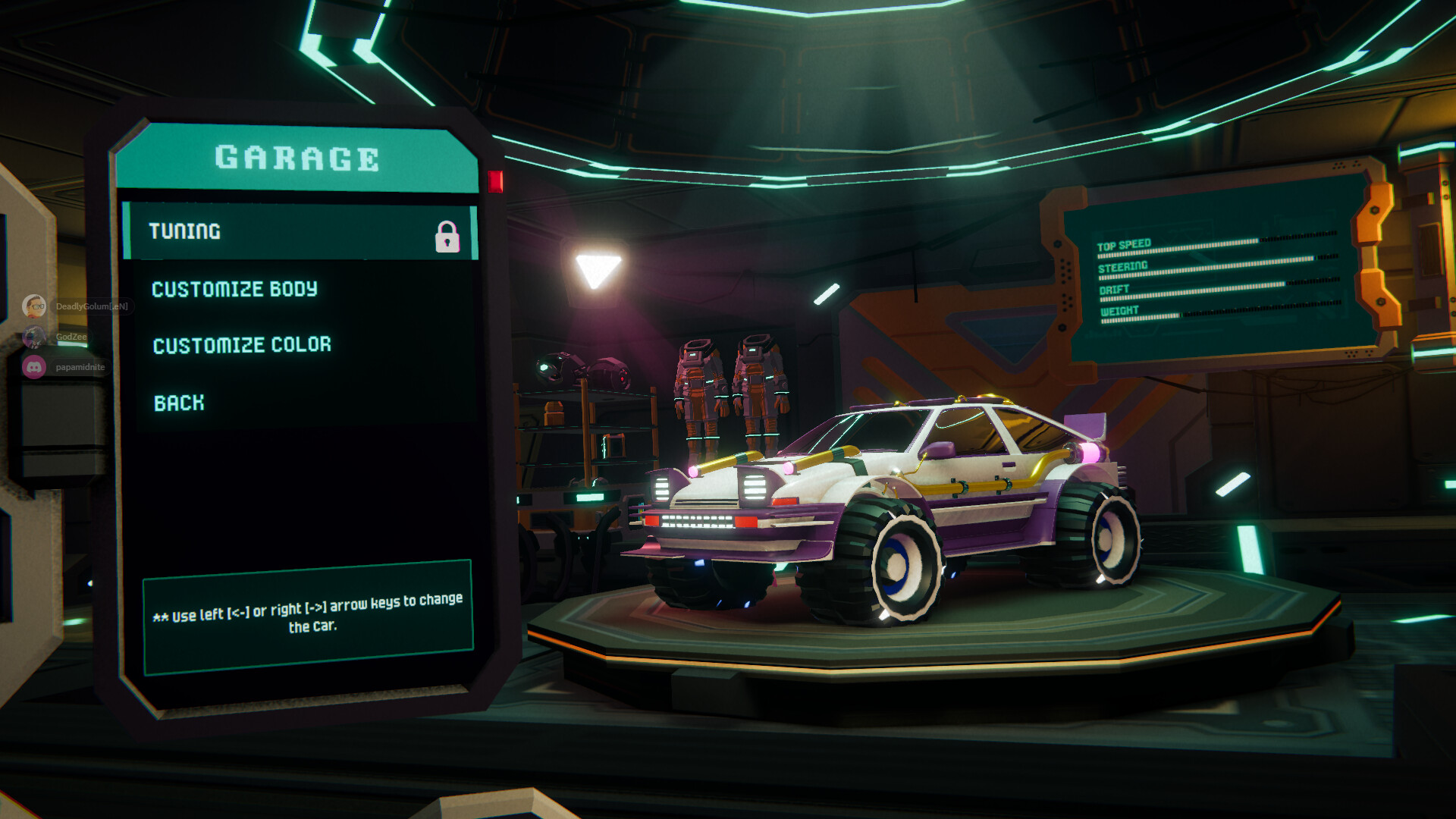This screenshot has height=819, width=1456.
Task: Click the lock icon on the Tuning option
Action: (x=450, y=233)
